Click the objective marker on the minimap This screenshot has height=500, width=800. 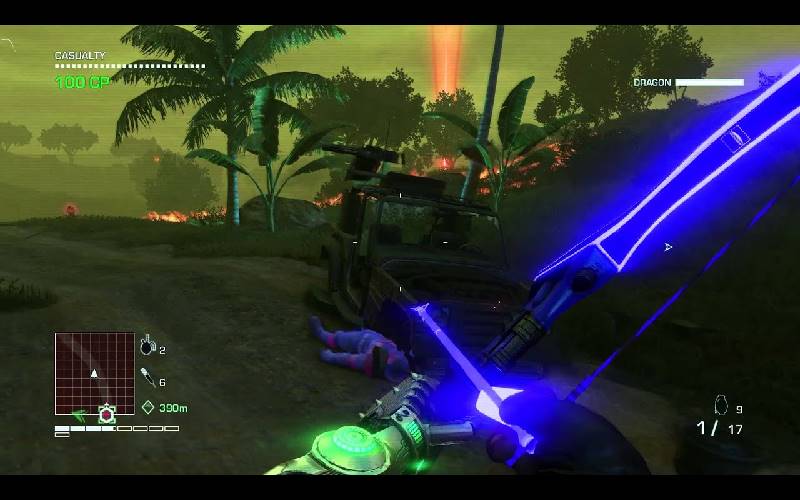point(107,413)
